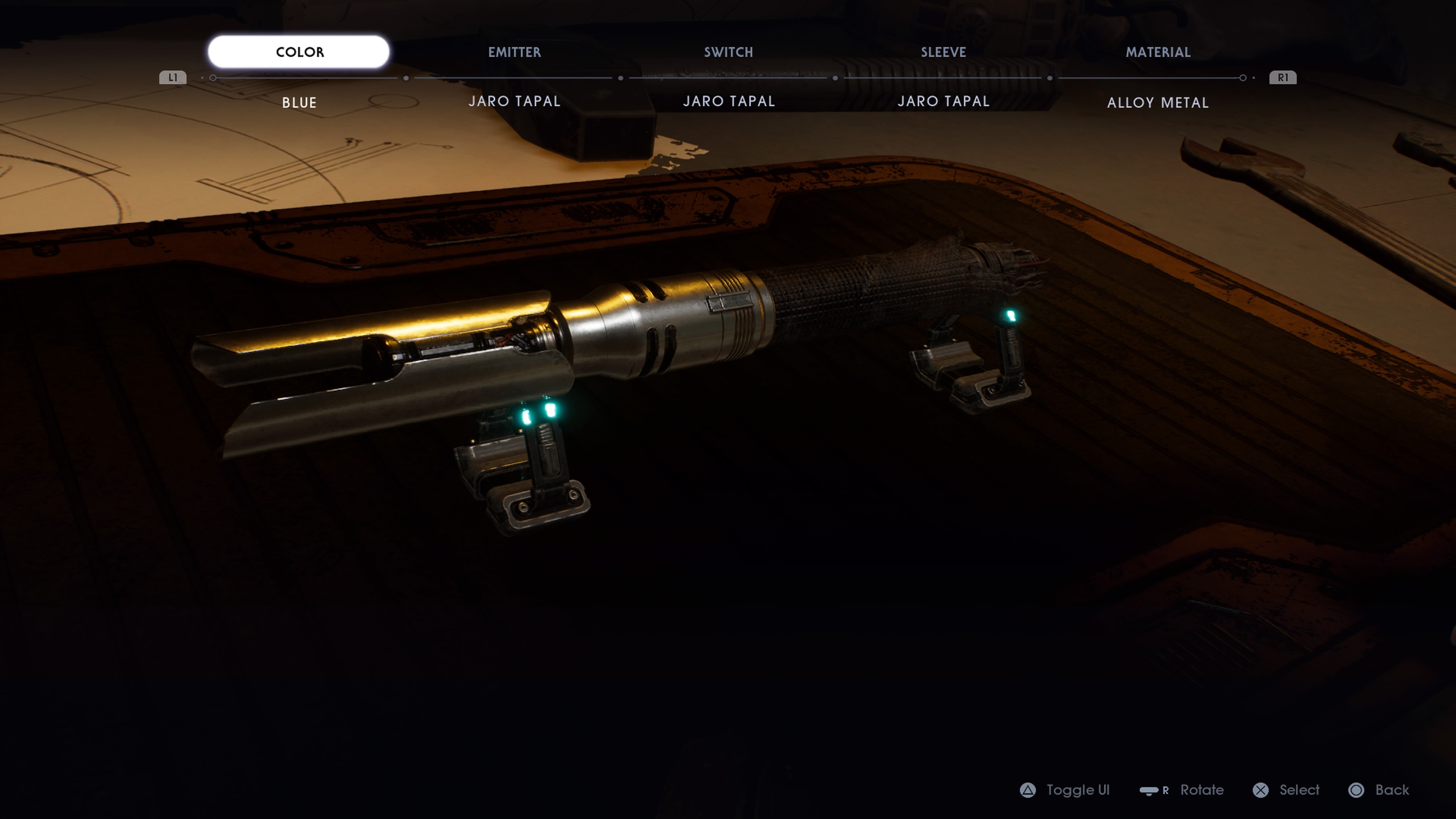1456x819 pixels.
Task: Choose the Sleeve tab
Action: 943,52
